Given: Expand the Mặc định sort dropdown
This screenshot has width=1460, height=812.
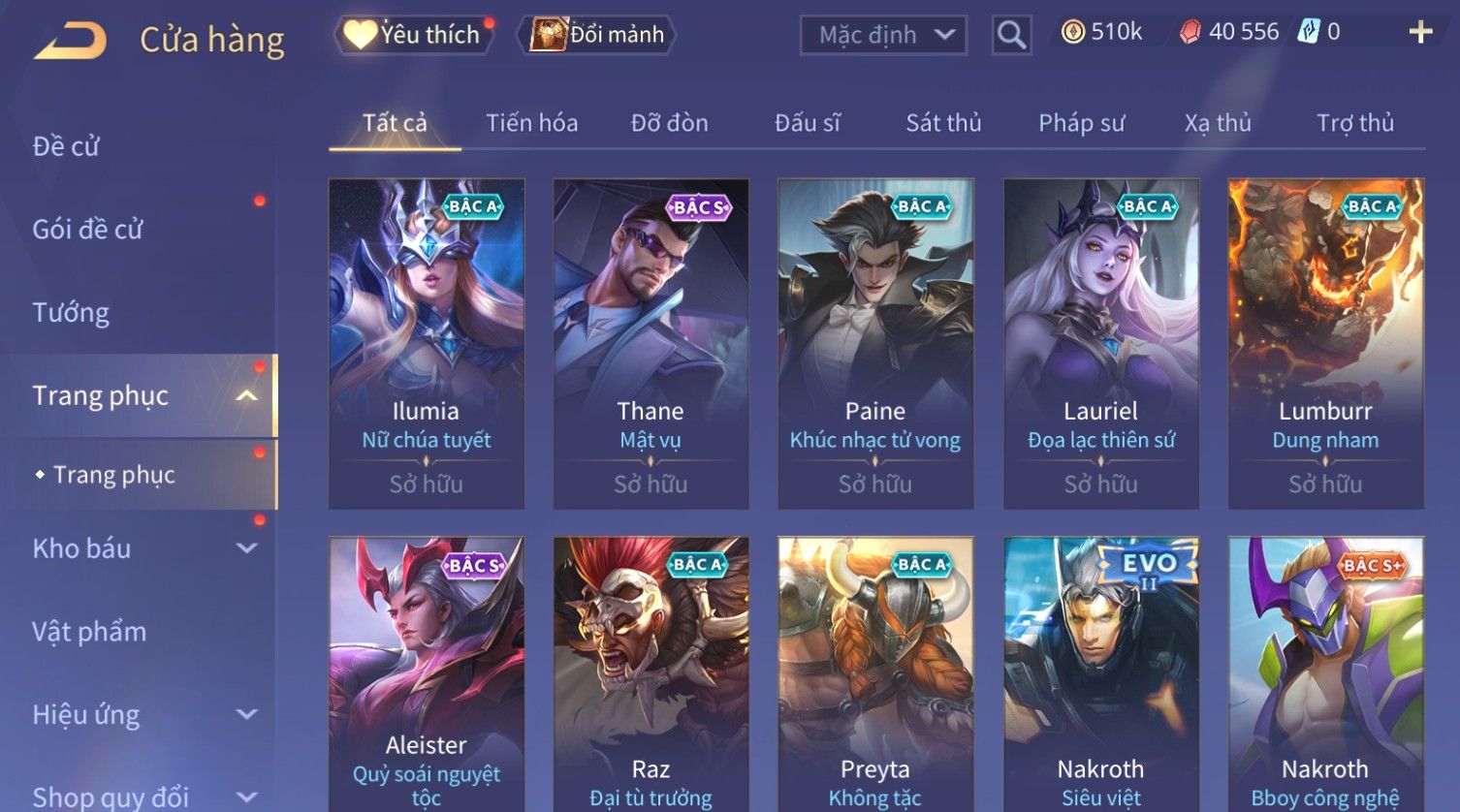Looking at the screenshot, I should click(x=883, y=36).
